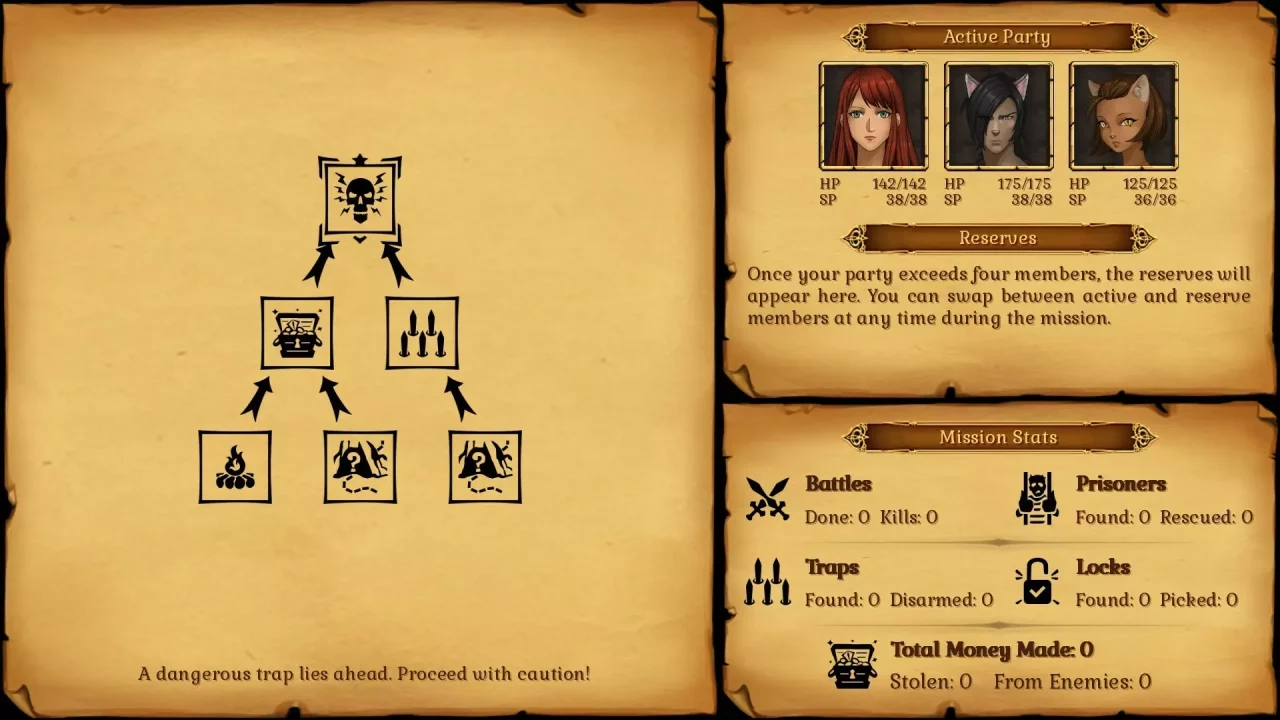Open the Active Party panel header
This screenshot has width=1280, height=720.
[x=997, y=36]
